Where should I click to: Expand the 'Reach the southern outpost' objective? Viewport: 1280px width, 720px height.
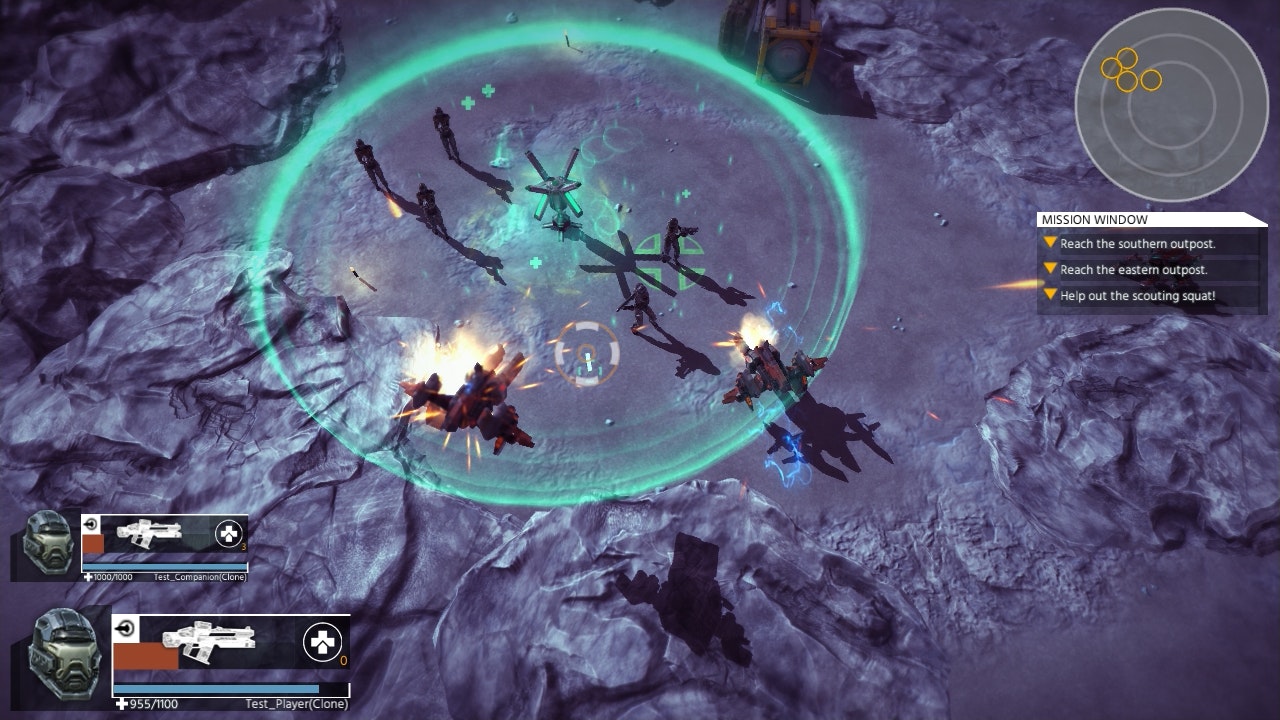tap(1048, 241)
